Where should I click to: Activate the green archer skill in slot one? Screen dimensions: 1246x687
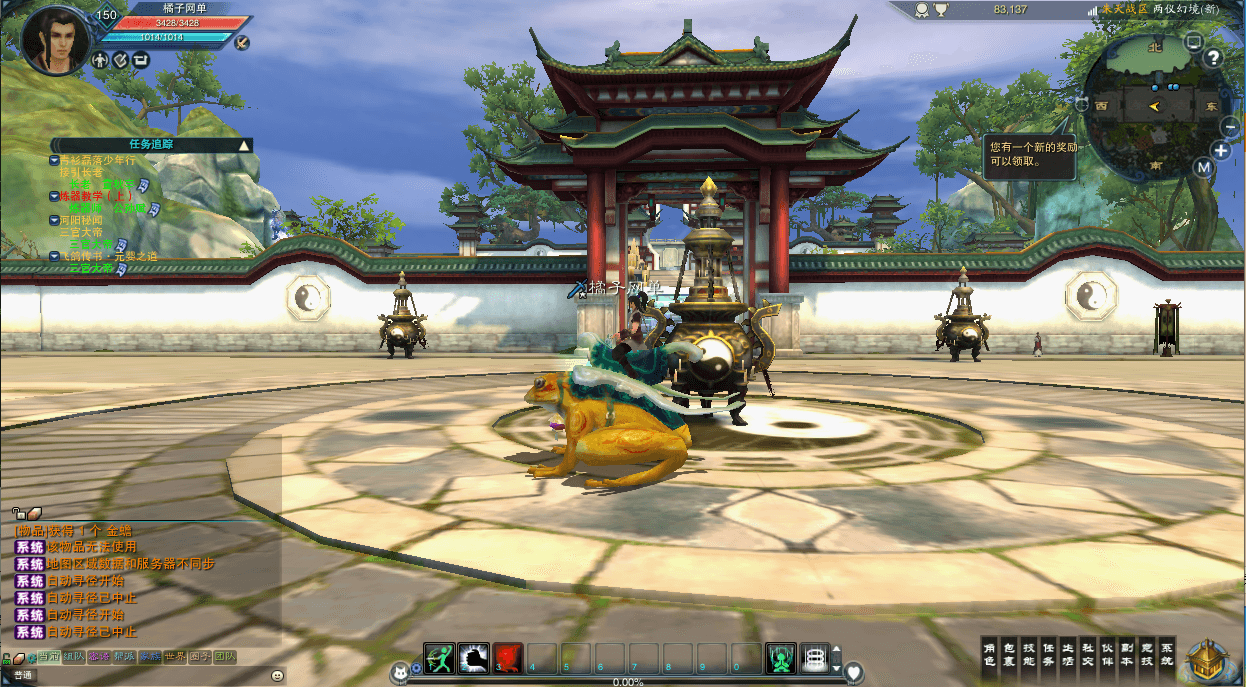click(439, 658)
